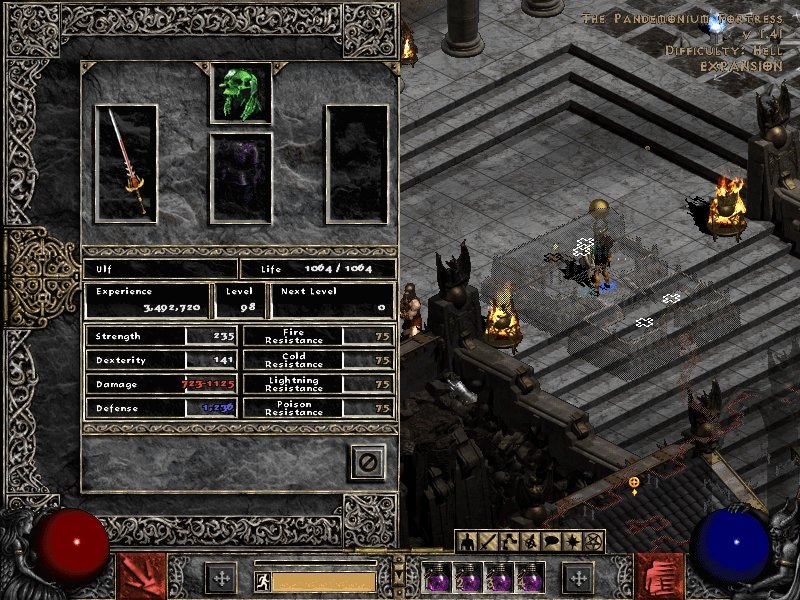Open the game menu pentagram icon

(x=593, y=542)
